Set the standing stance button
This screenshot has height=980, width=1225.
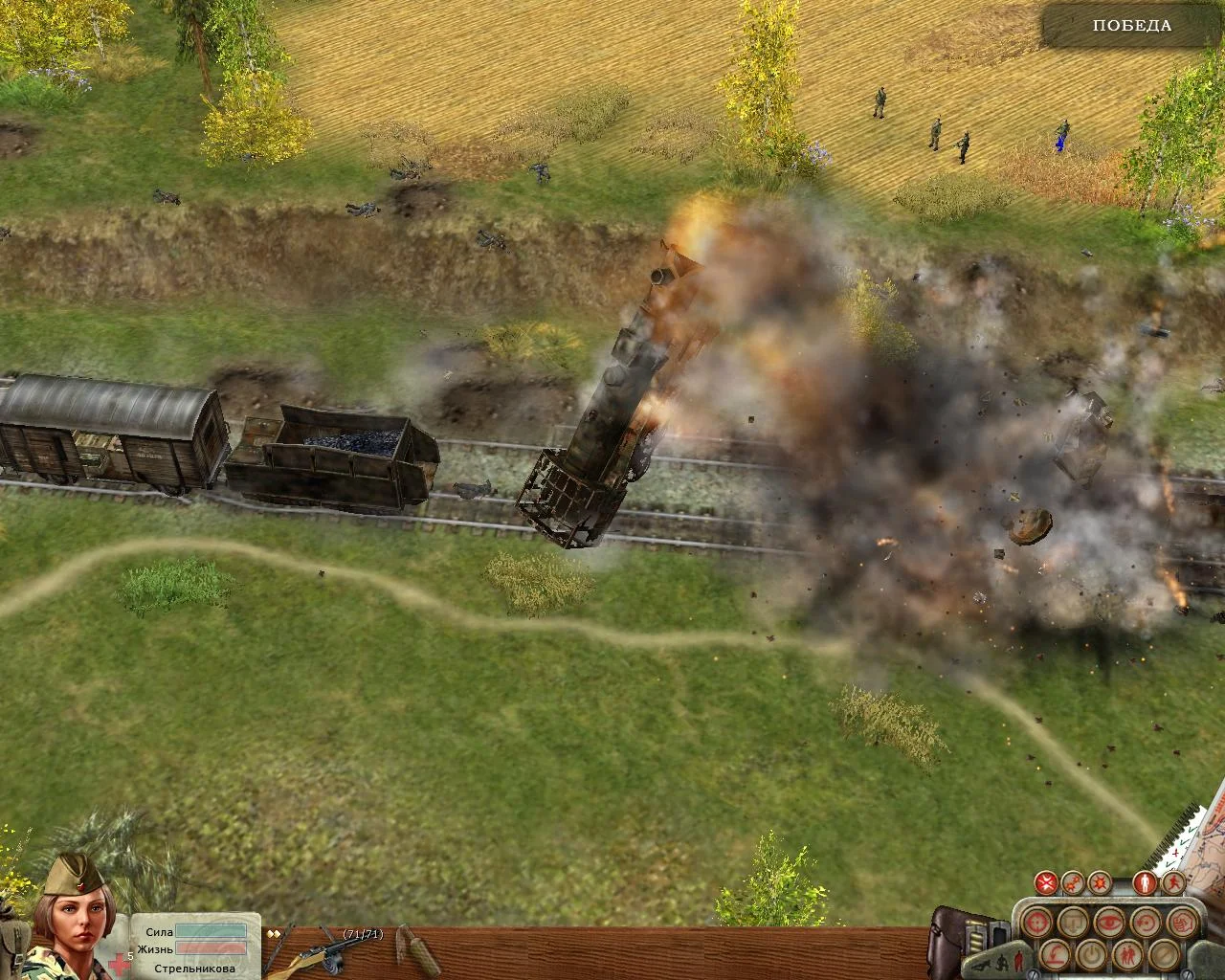tap(1142, 880)
